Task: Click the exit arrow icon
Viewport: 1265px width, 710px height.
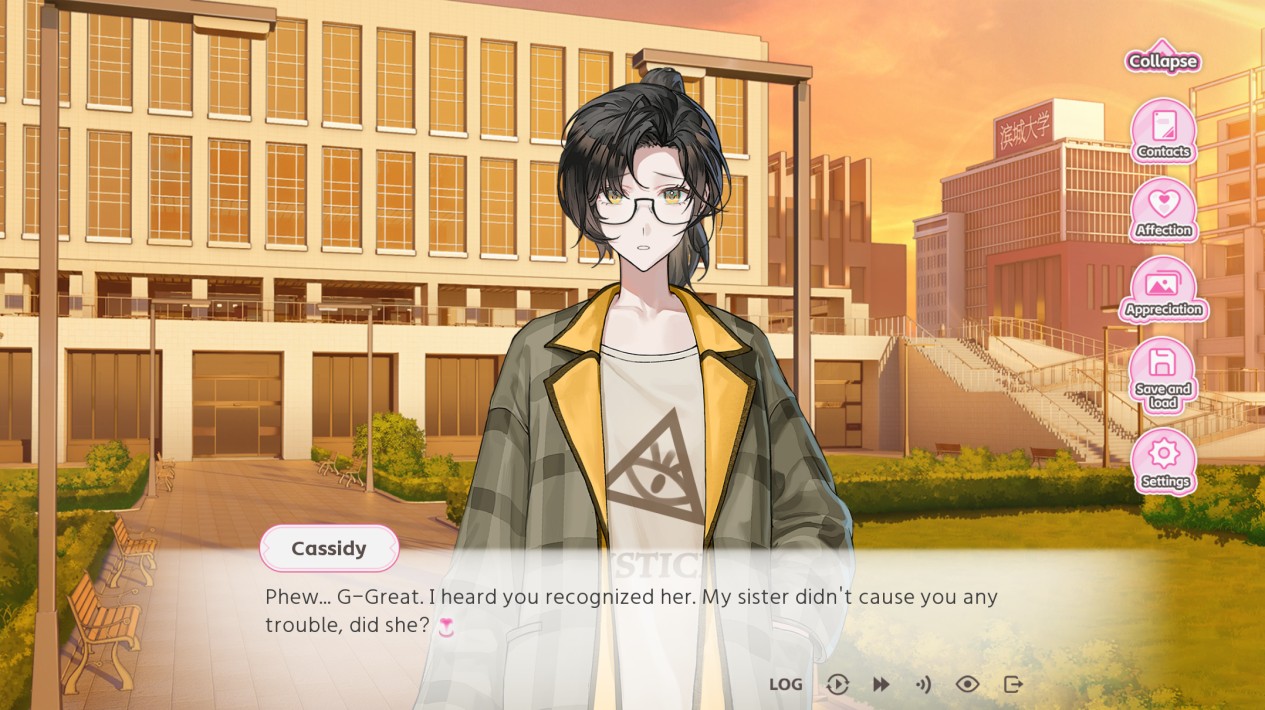Action: 1013,684
